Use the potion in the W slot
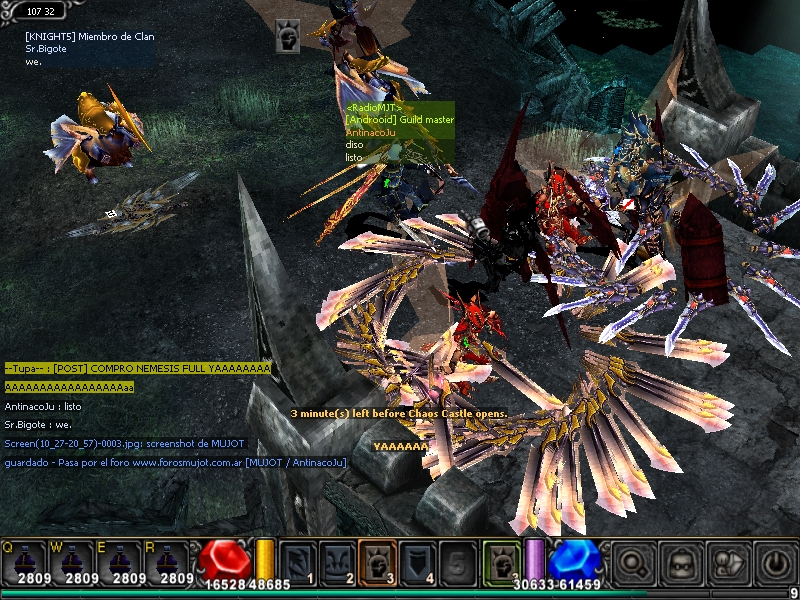The width and height of the screenshot is (800, 600). pyautogui.click(x=73, y=562)
